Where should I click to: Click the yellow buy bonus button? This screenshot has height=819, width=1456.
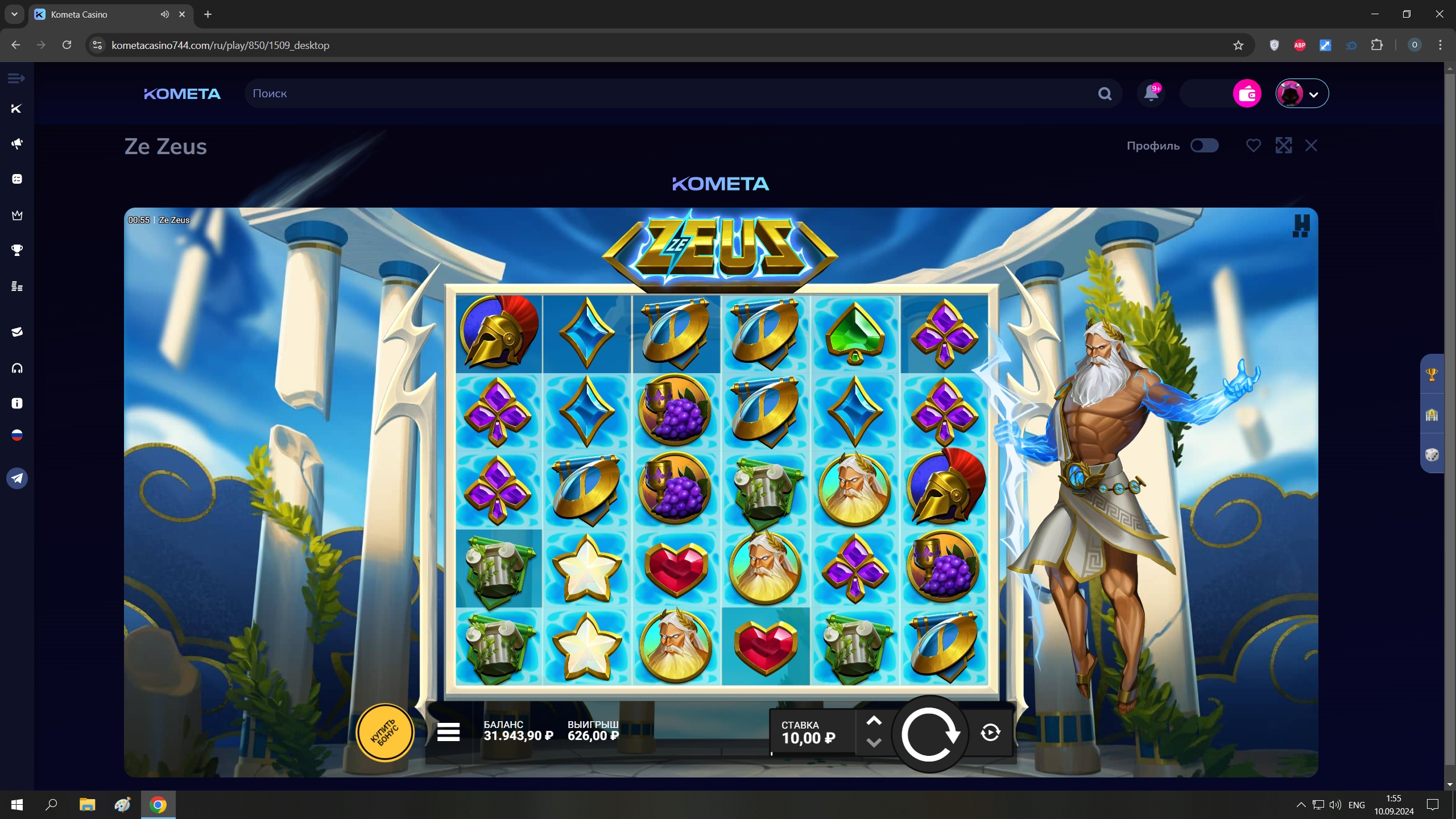pos(385,733)
